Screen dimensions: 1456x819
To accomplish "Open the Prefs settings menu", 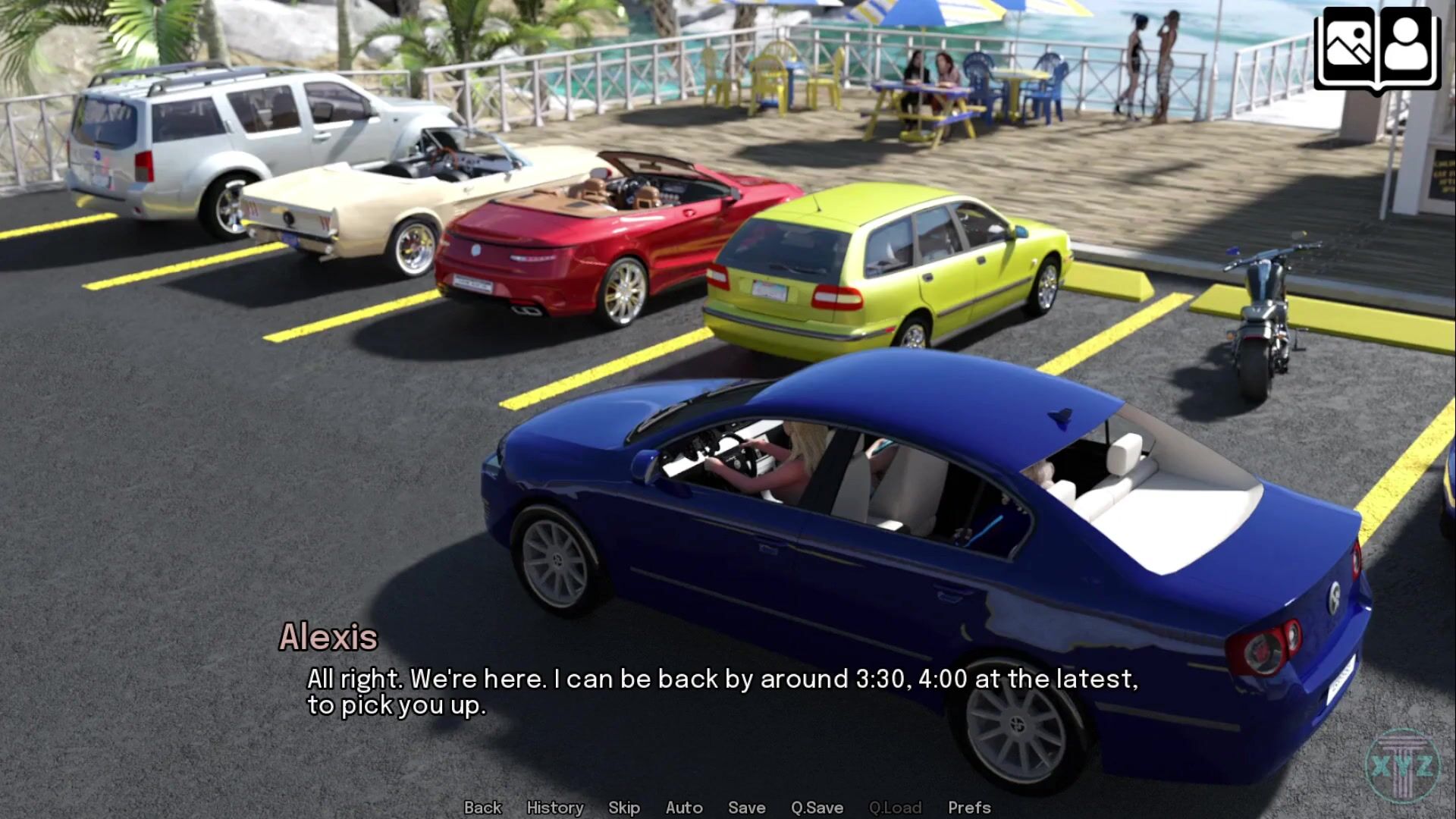I will click(x=968, y=808).
